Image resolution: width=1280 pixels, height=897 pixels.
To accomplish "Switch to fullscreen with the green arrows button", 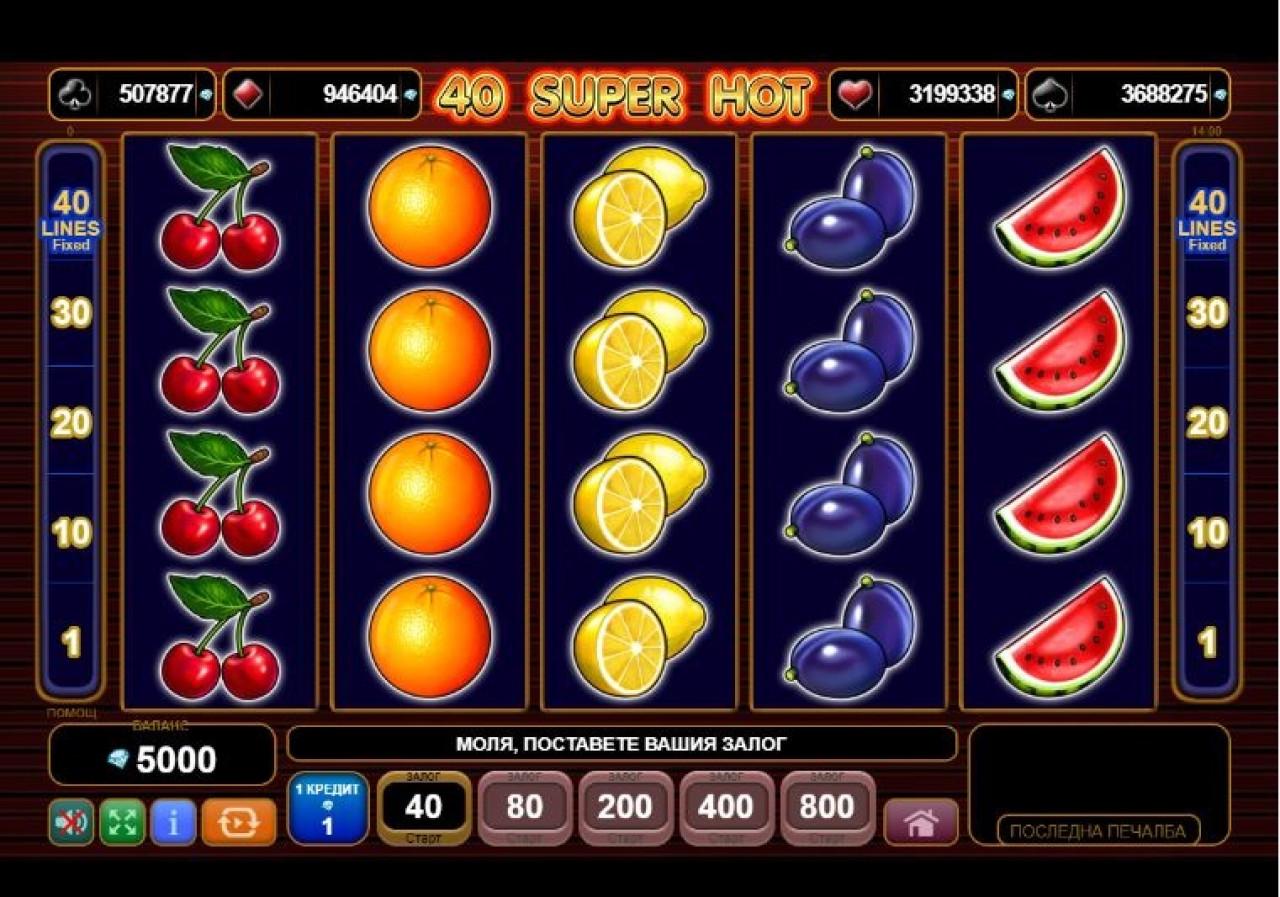I will pyautogui.click(x=122, y=822).
